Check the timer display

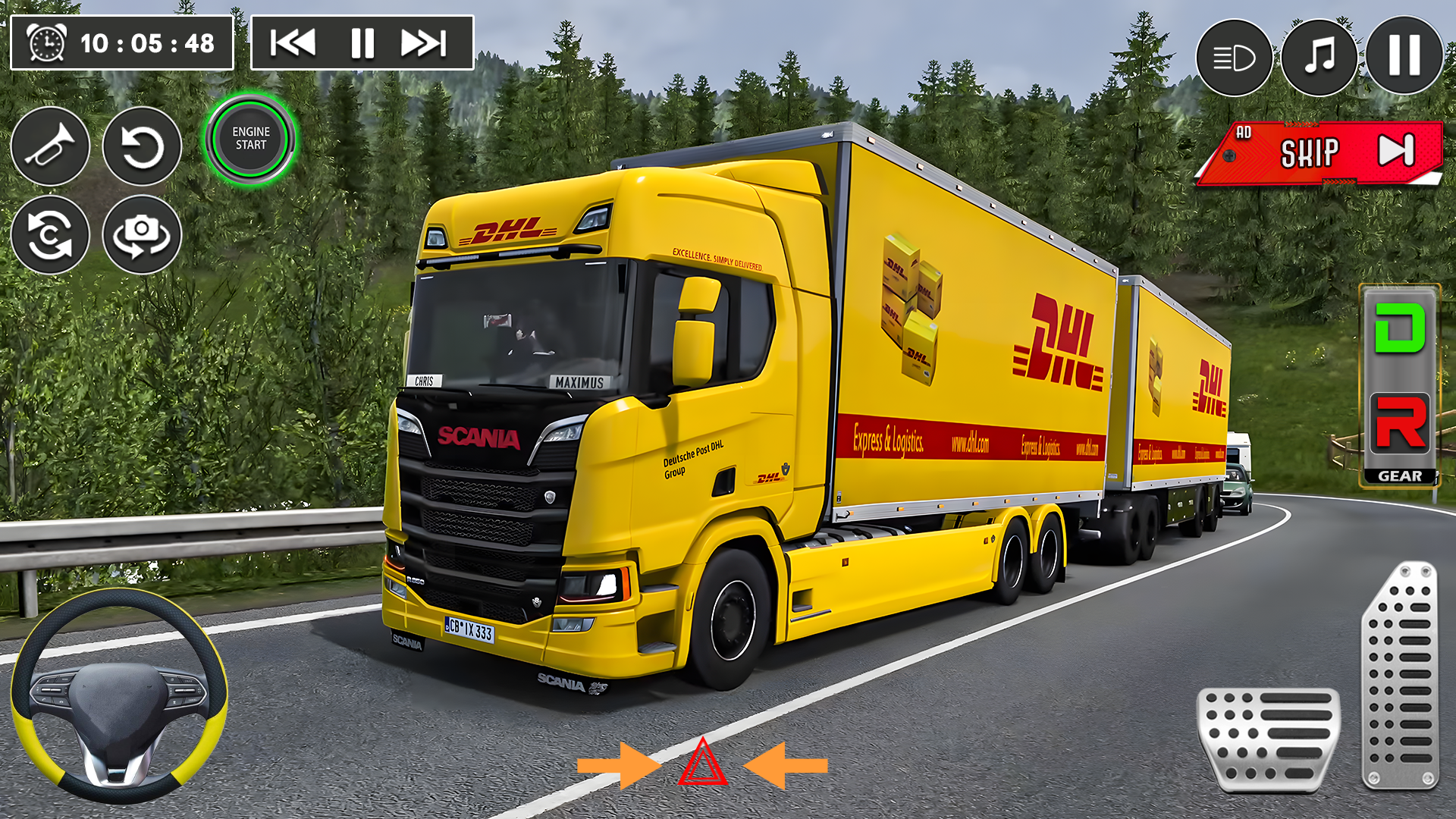pos(121,42)
